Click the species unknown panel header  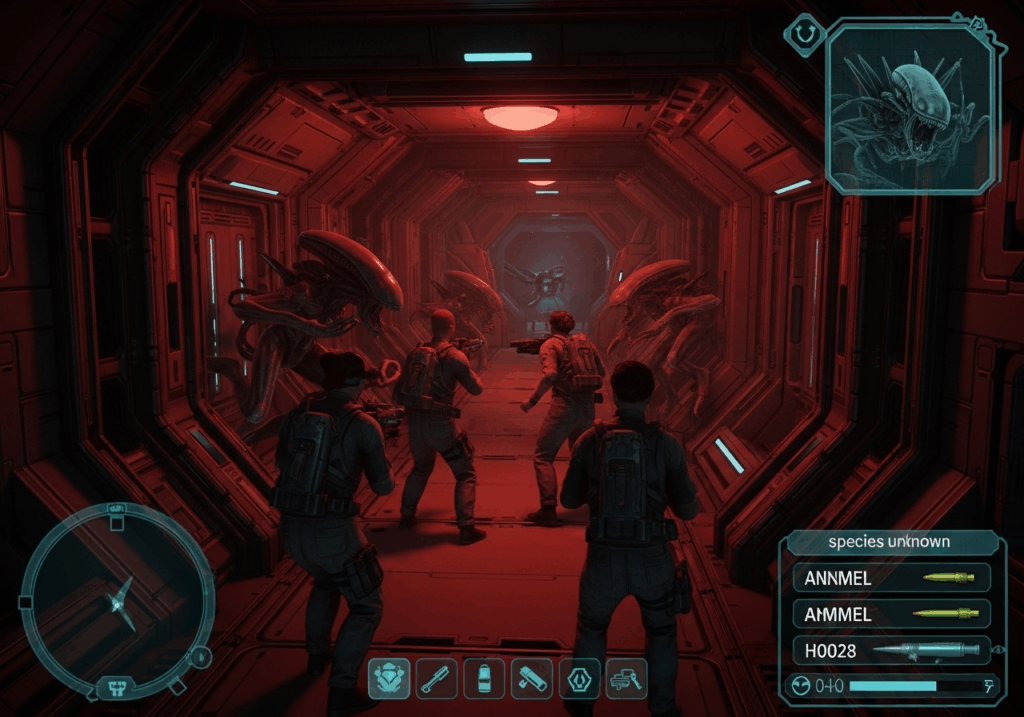pos(889,542)
